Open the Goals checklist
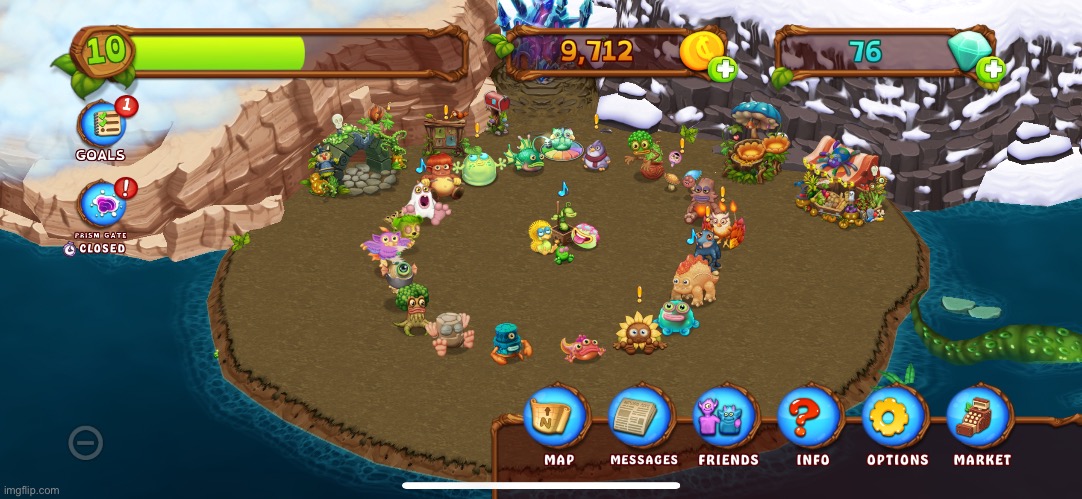 tap(101, 126)
